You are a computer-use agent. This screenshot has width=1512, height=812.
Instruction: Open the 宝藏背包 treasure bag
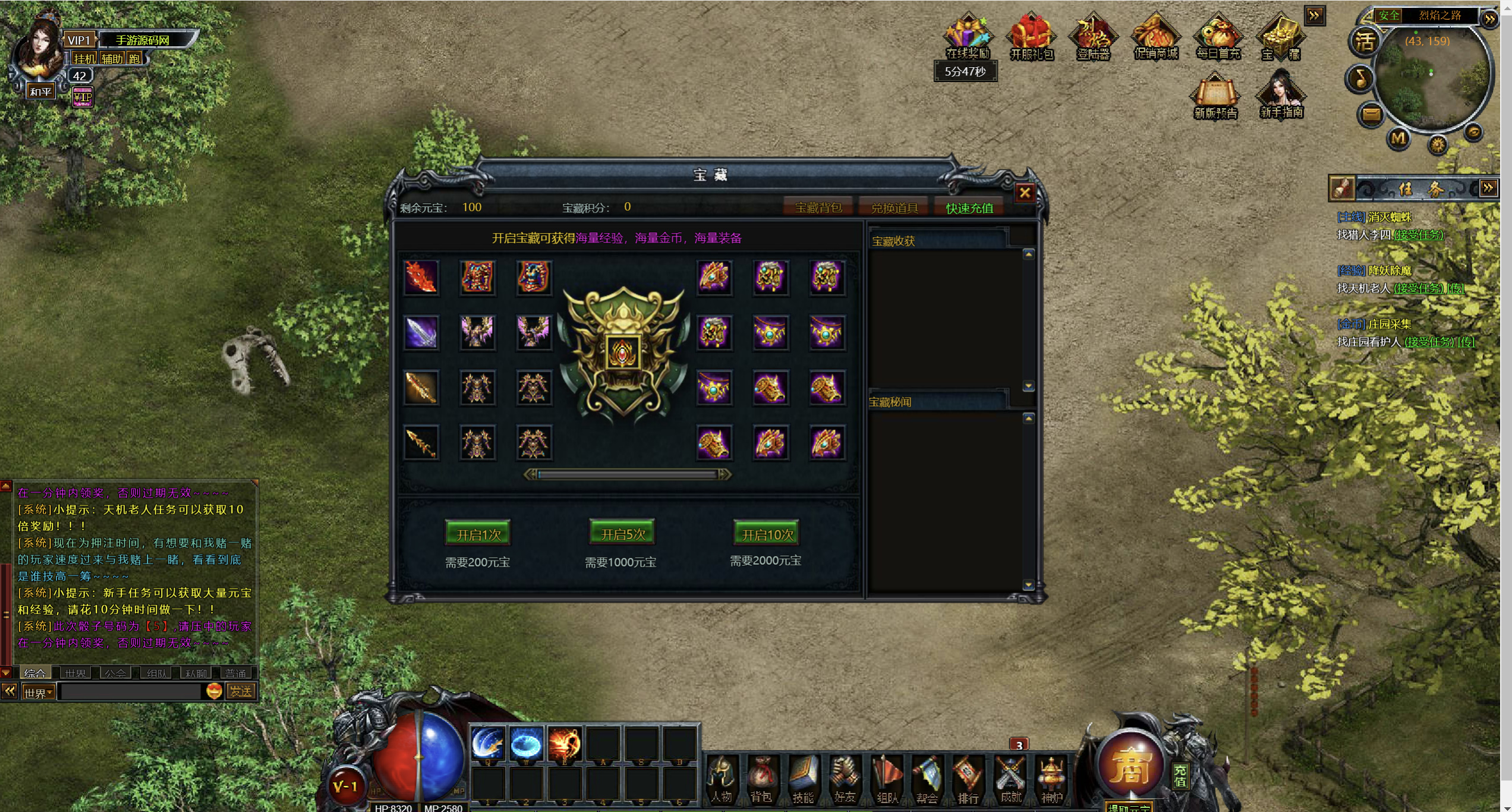(818, 207)
